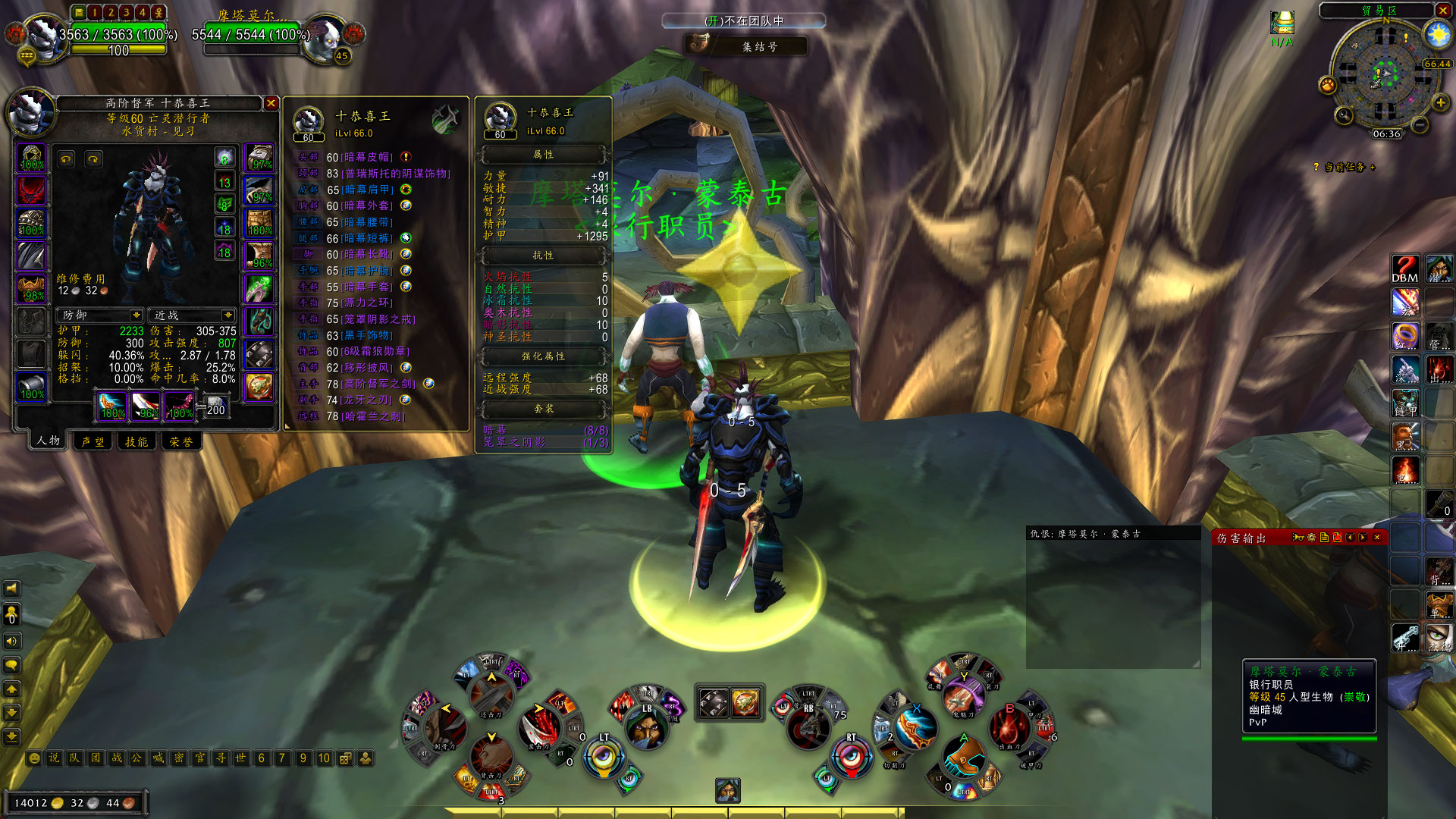The image size is (1456, 819).
Task: Zoom in the minimap
Action: point(1440,102)
